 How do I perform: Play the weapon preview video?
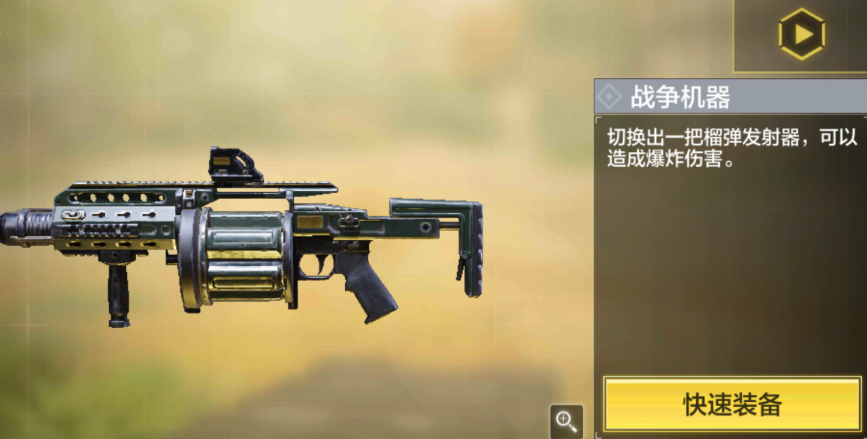[801, 35]
